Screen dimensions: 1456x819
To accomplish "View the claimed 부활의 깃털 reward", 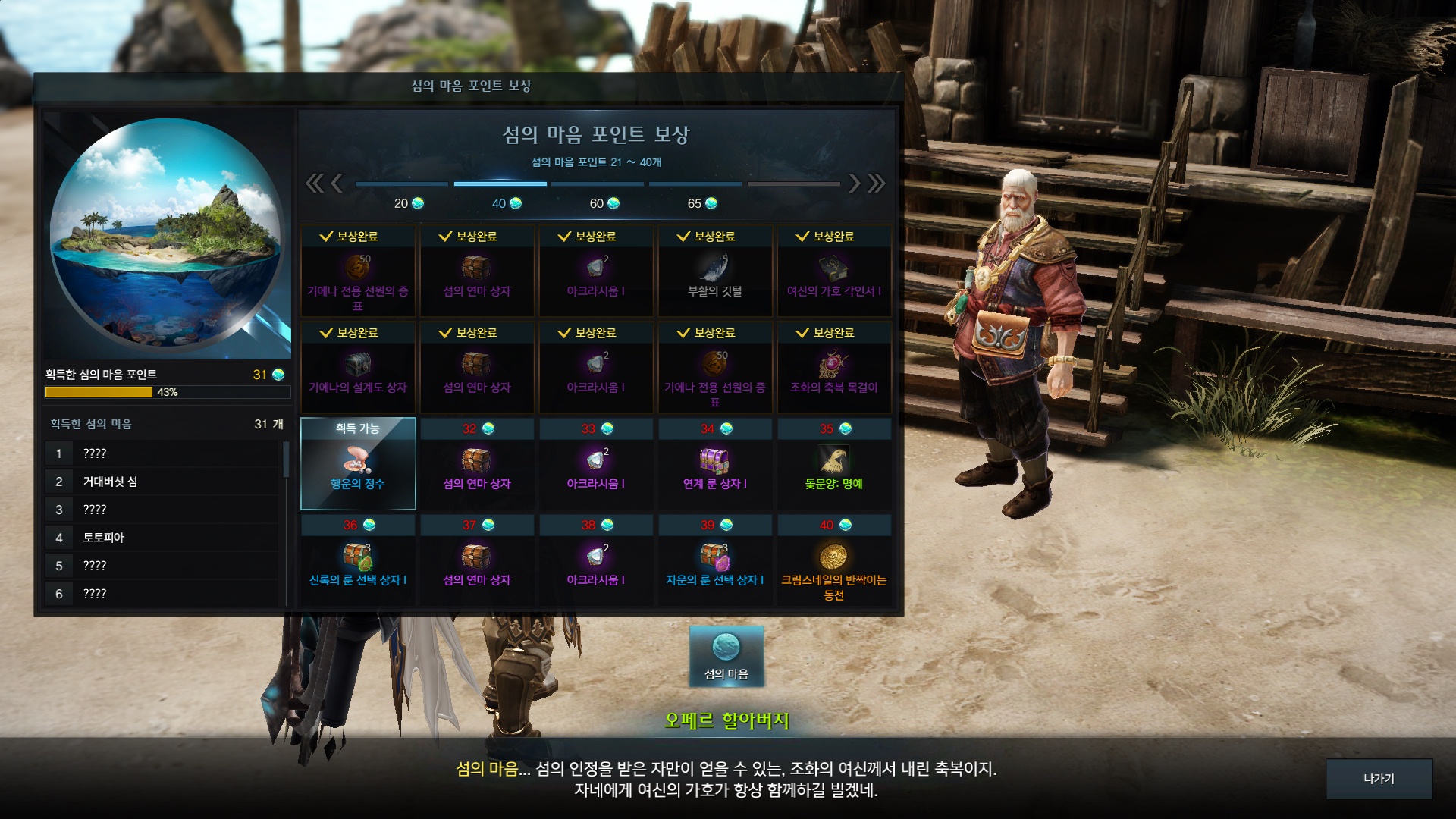I will point(714,271).
